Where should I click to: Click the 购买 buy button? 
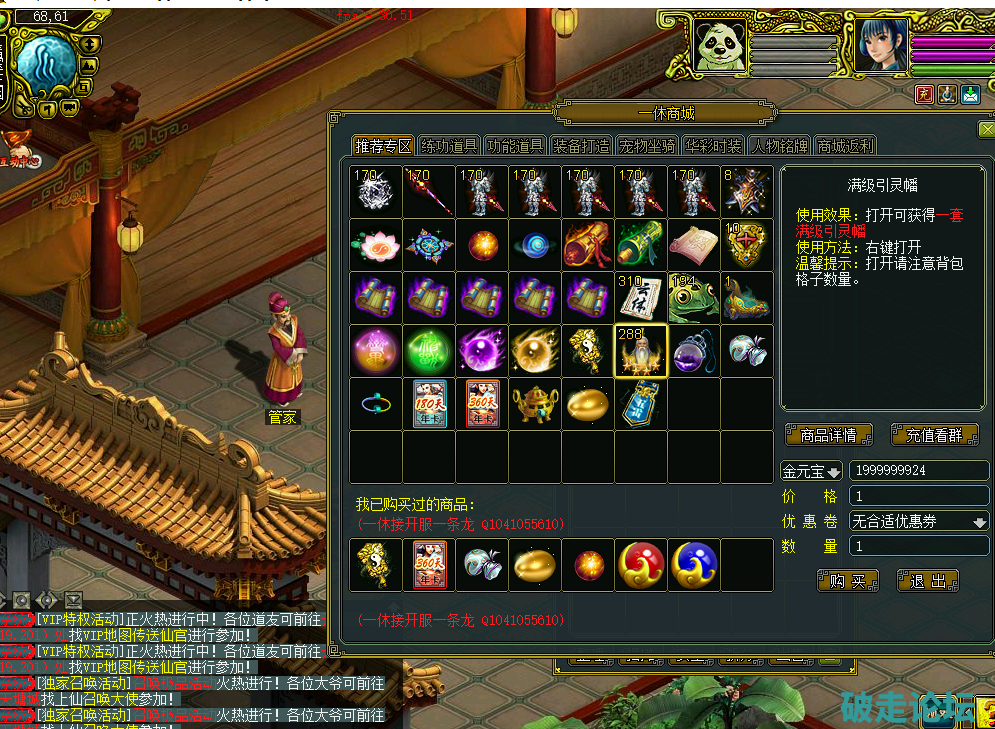tap(847, 580)
